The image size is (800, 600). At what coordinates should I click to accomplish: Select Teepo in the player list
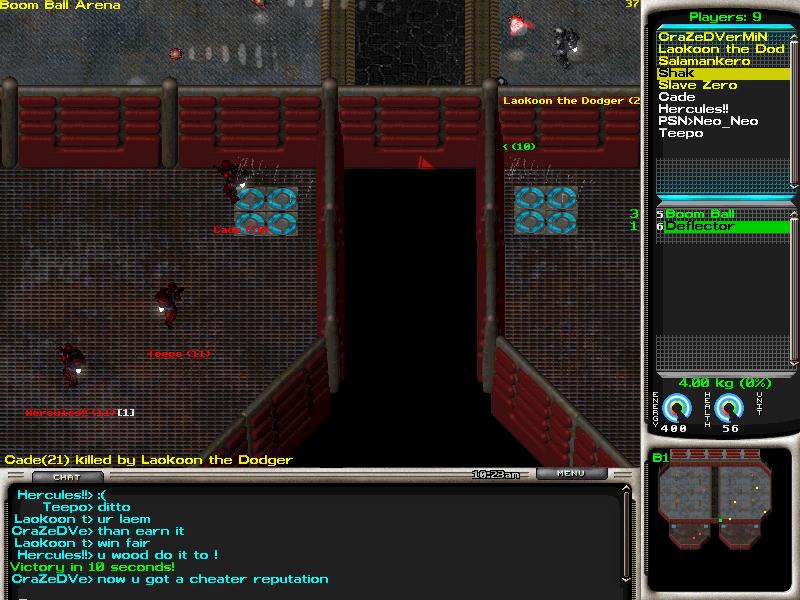[680, 133]
